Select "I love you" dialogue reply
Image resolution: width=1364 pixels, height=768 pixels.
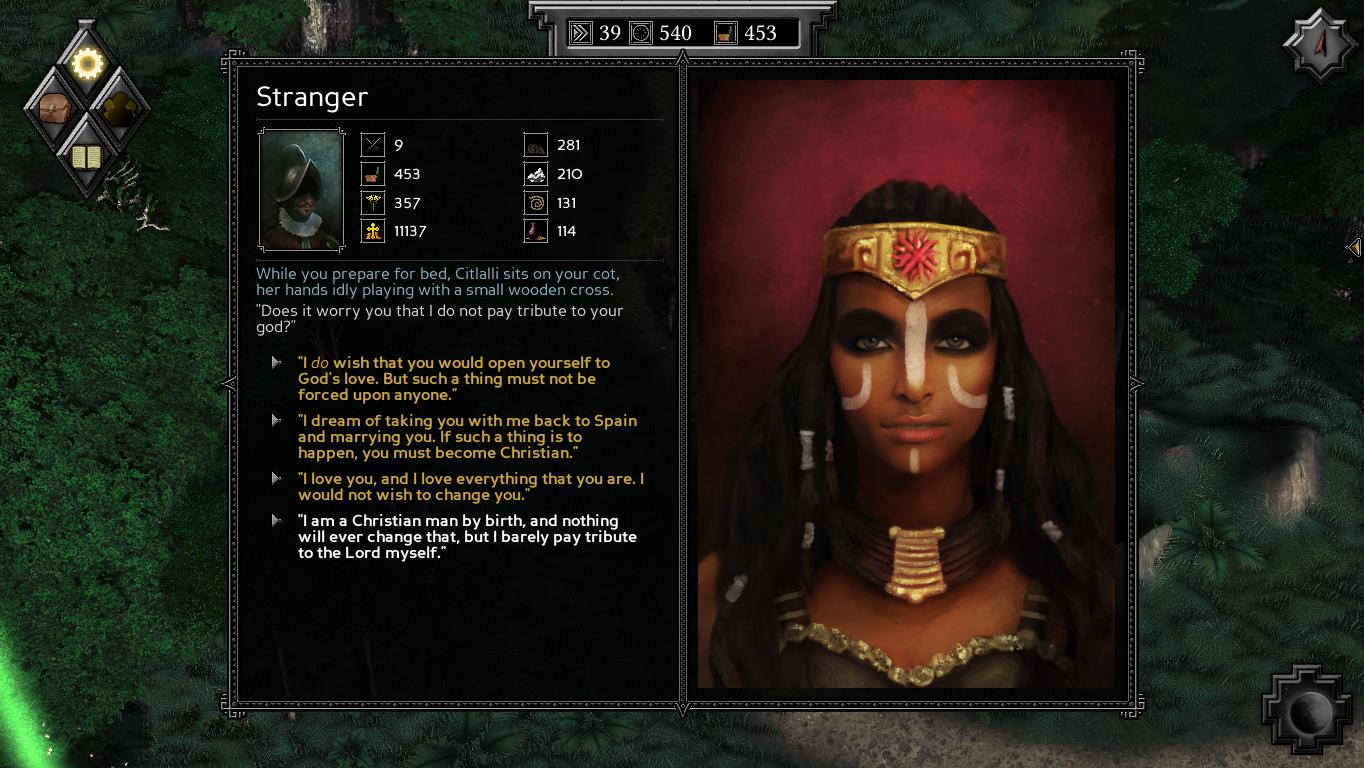[470, 487]
